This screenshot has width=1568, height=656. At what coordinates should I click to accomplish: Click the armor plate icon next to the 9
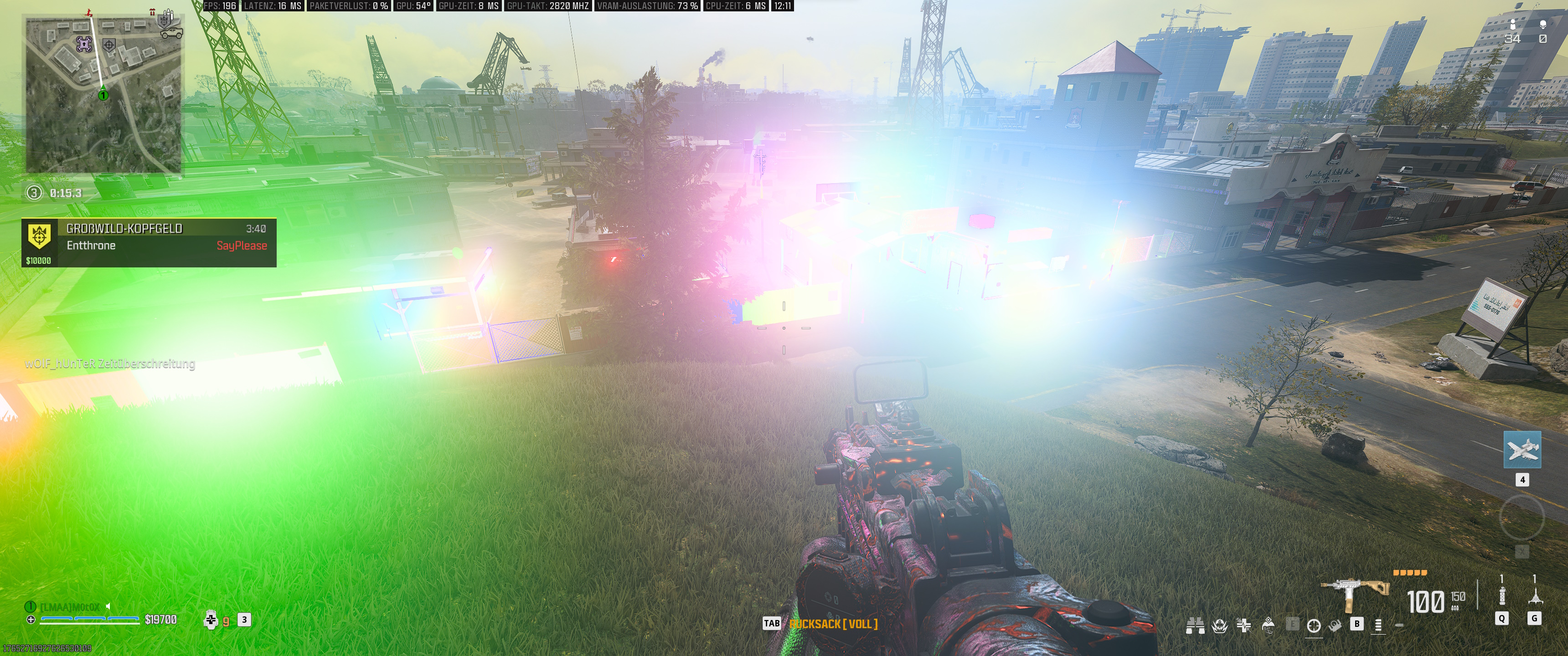(211, 620)
